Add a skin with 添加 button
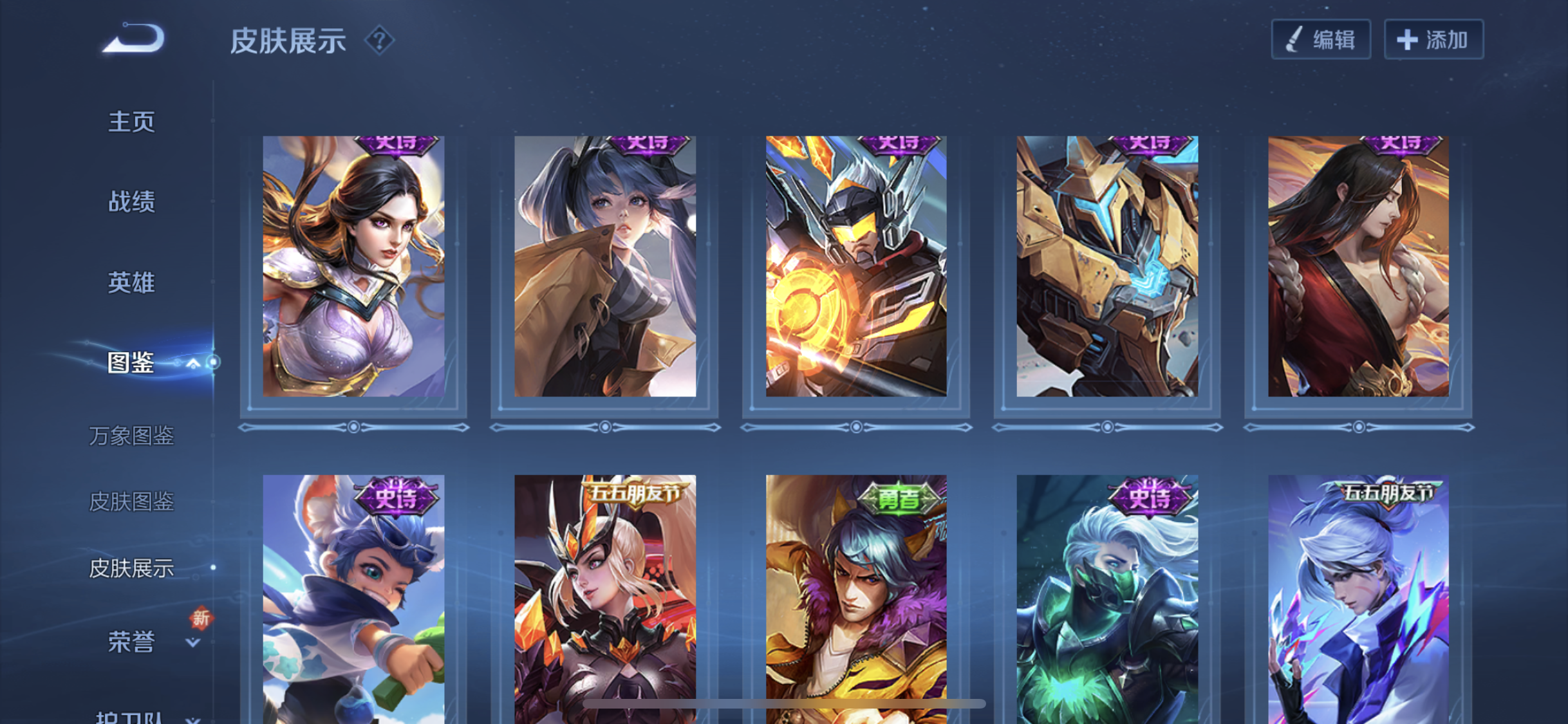Image resolution: width=1568 pixels, height=724 pixels. click(x=1433, y=40)
